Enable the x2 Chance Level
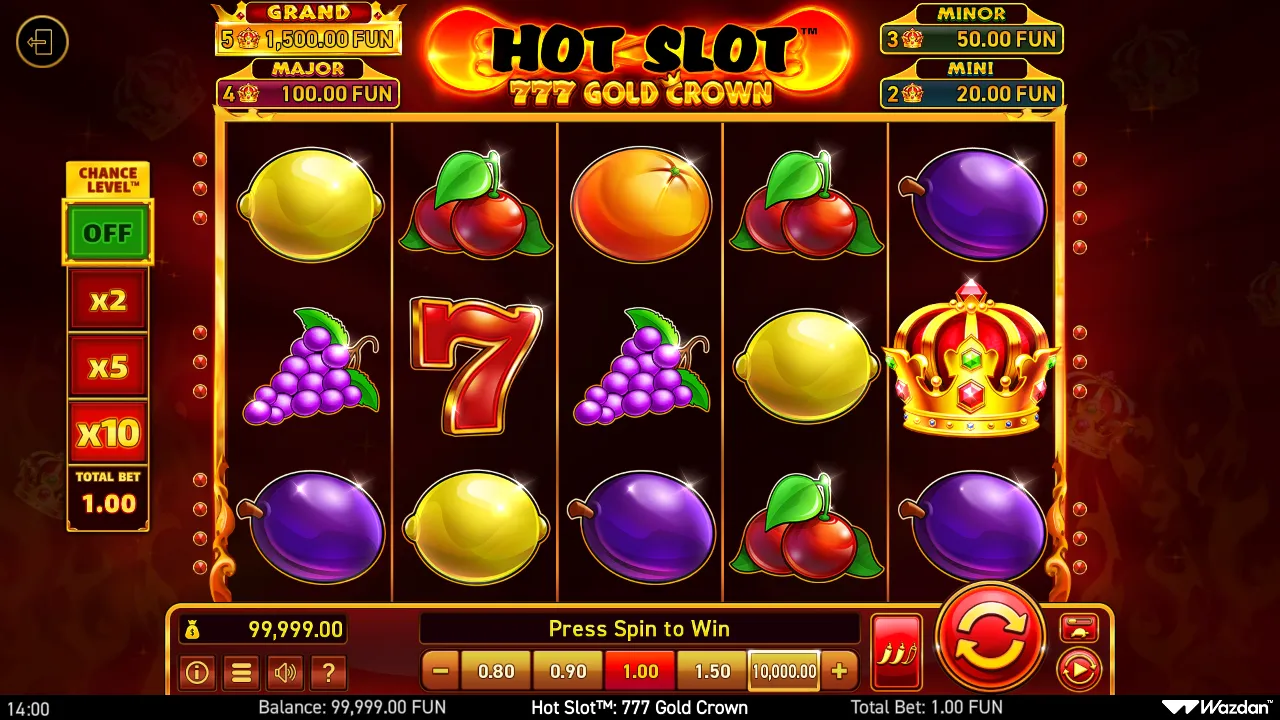The width and height of the screenshot is (1280, 720). [108, 300]
